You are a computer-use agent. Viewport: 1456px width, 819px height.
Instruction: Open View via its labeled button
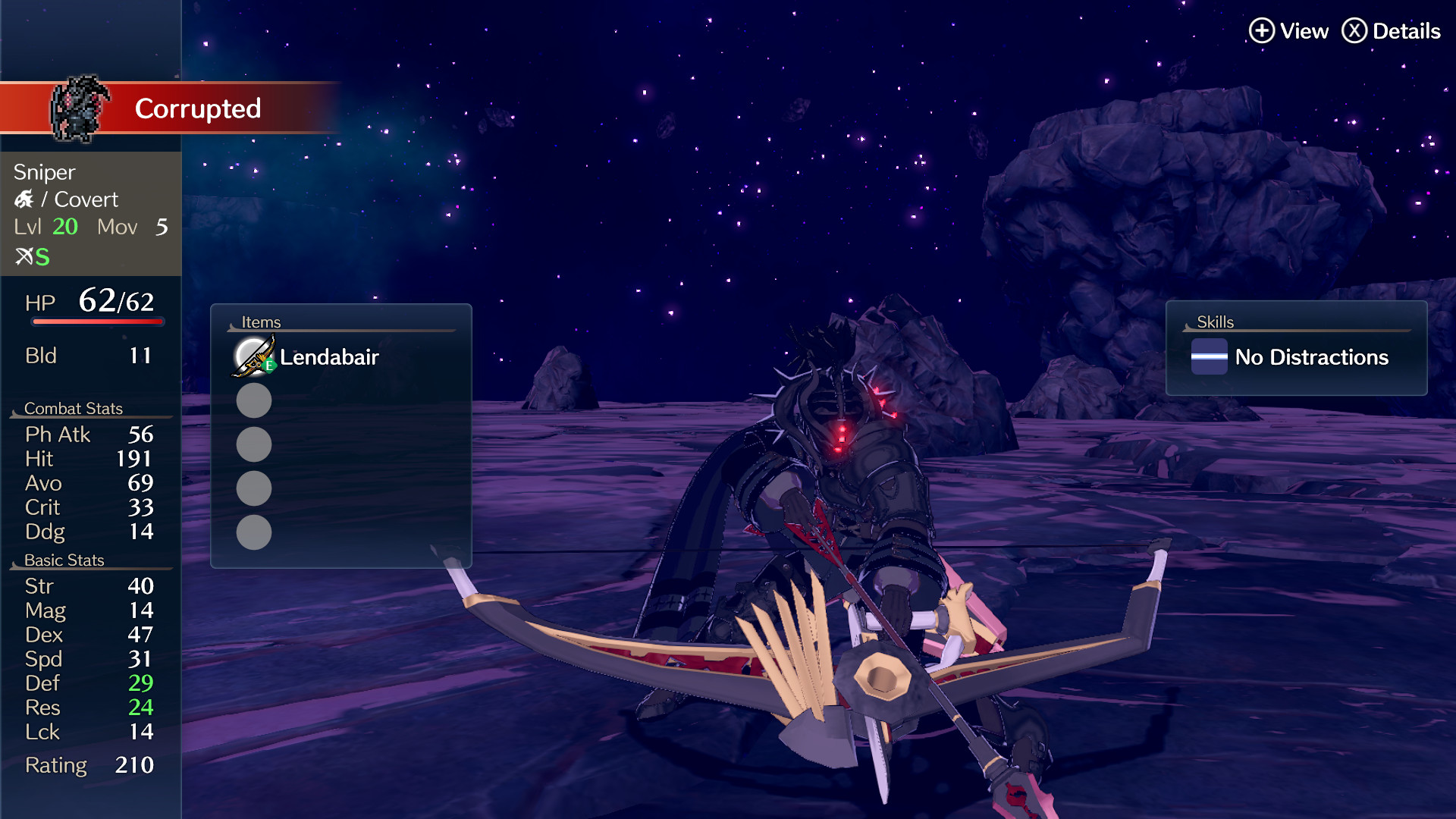1304,31
